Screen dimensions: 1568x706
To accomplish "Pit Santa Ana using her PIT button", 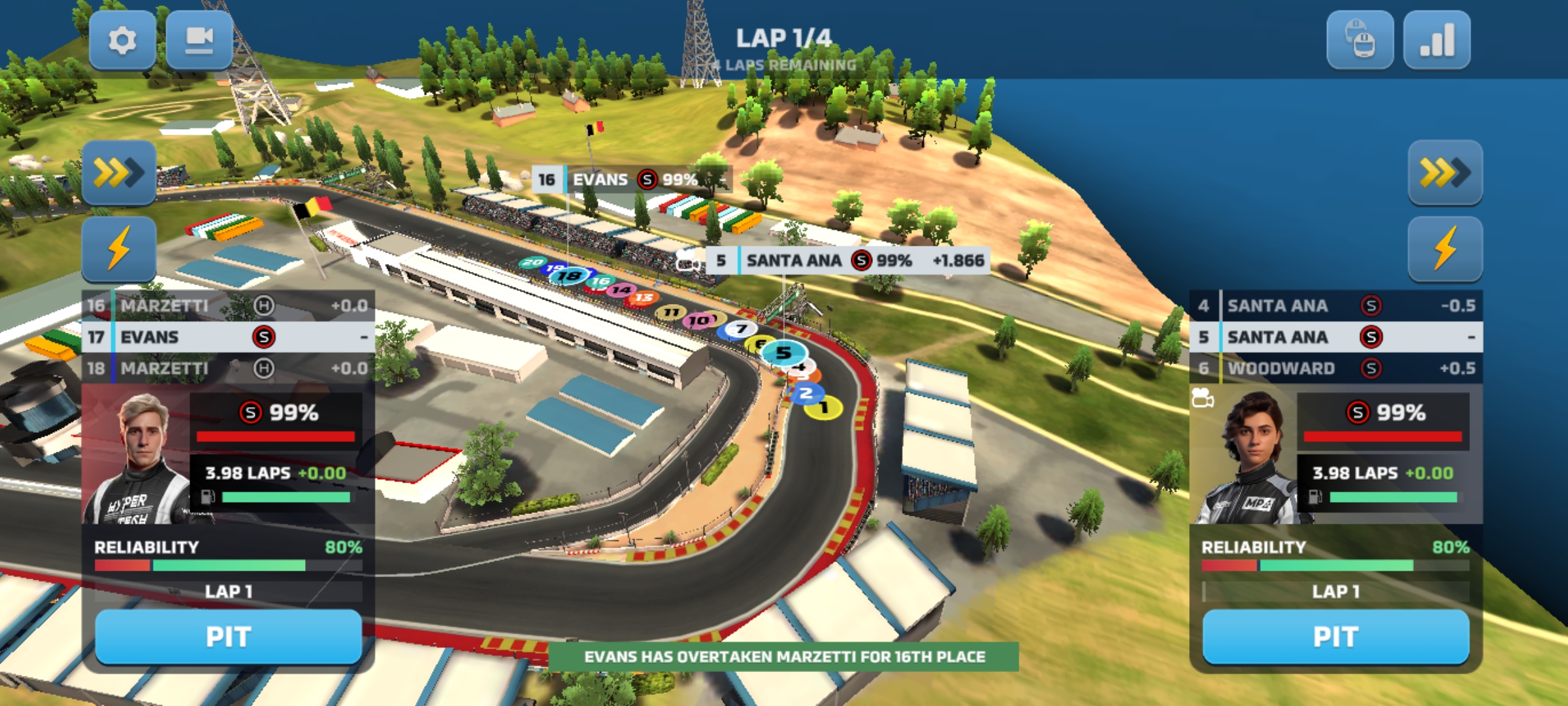I will coord(1335,636).
